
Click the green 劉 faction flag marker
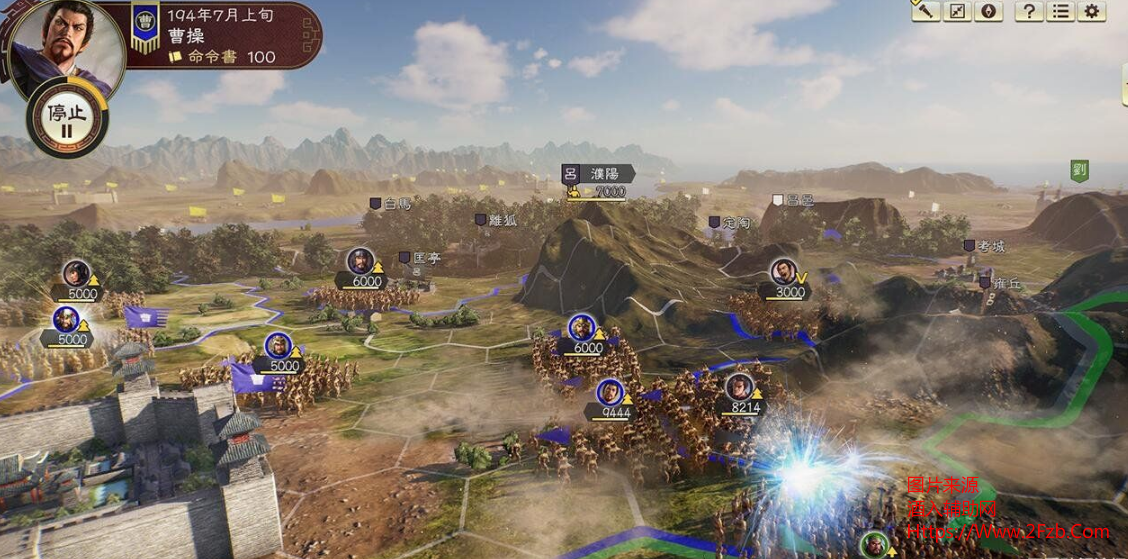[1080, 170]
